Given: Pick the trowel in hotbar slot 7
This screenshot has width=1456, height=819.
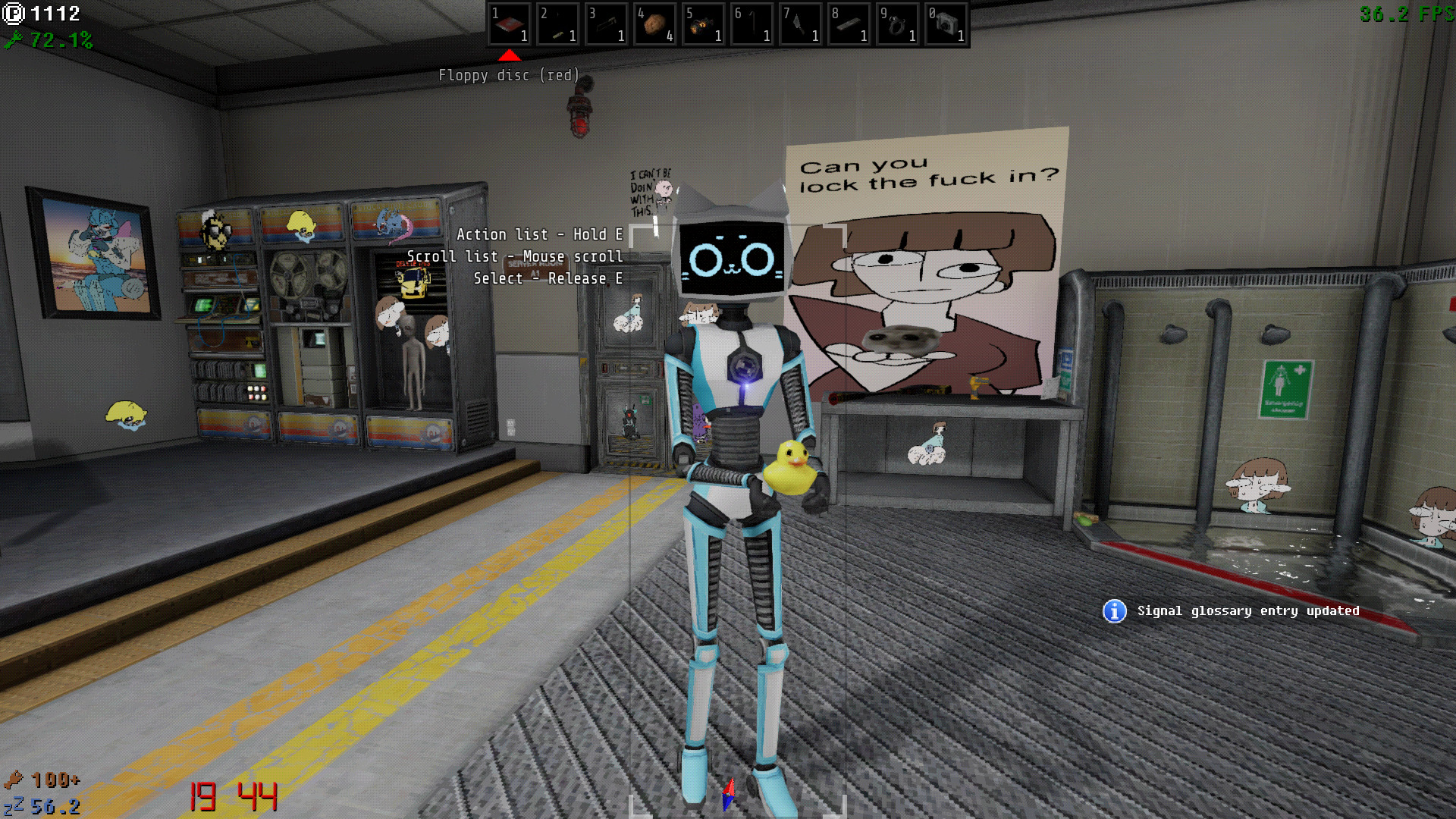Looking at the screenshot, I should (801, 25).
